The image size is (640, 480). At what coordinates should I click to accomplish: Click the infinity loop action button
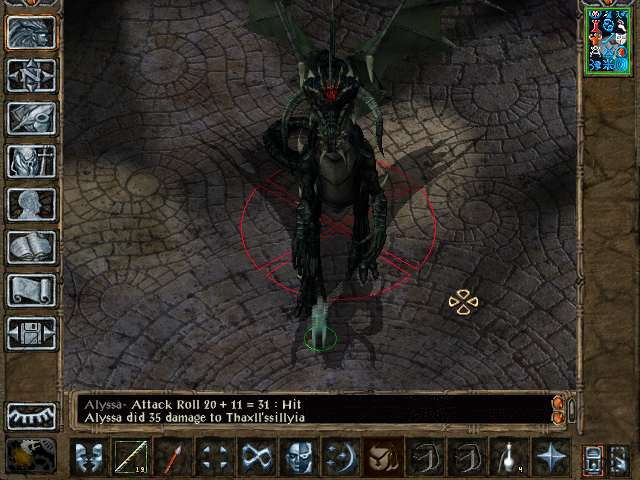point(256,458)
